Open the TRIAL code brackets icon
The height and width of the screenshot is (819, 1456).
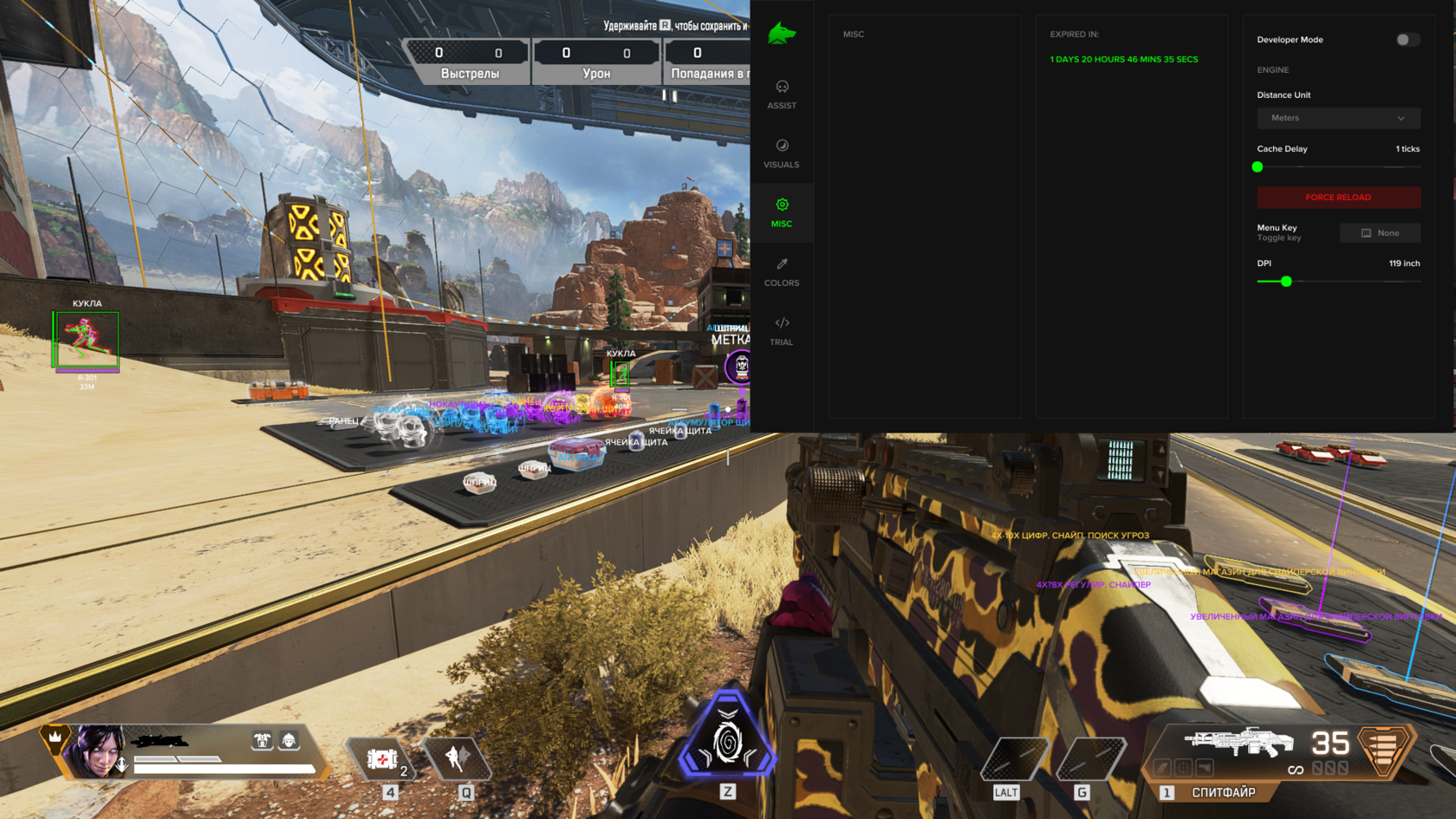(x=782, y=322)
